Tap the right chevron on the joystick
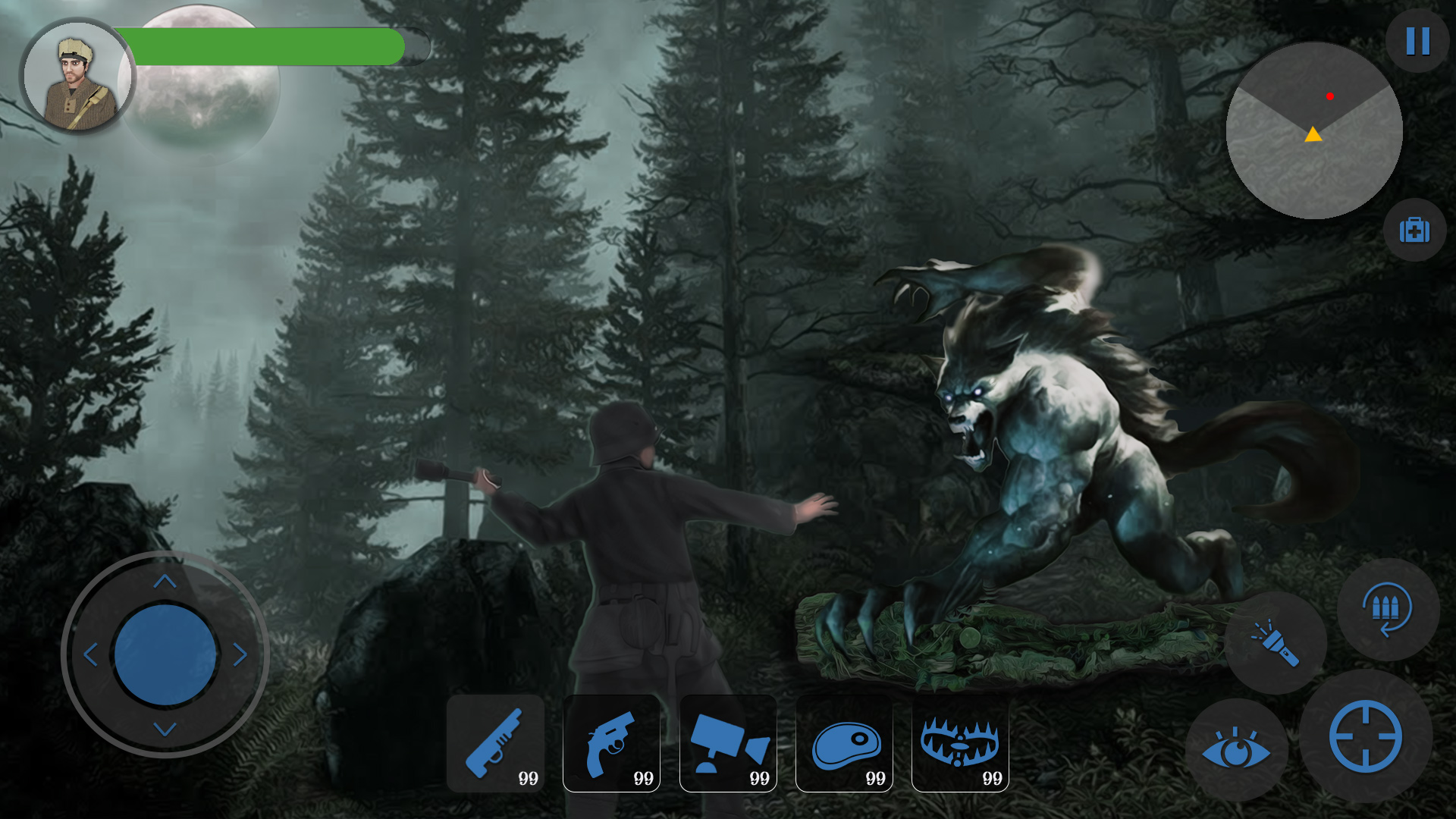Image resolution: width=1456 pixels, height=819 pixels. click(x=241, y=654)
